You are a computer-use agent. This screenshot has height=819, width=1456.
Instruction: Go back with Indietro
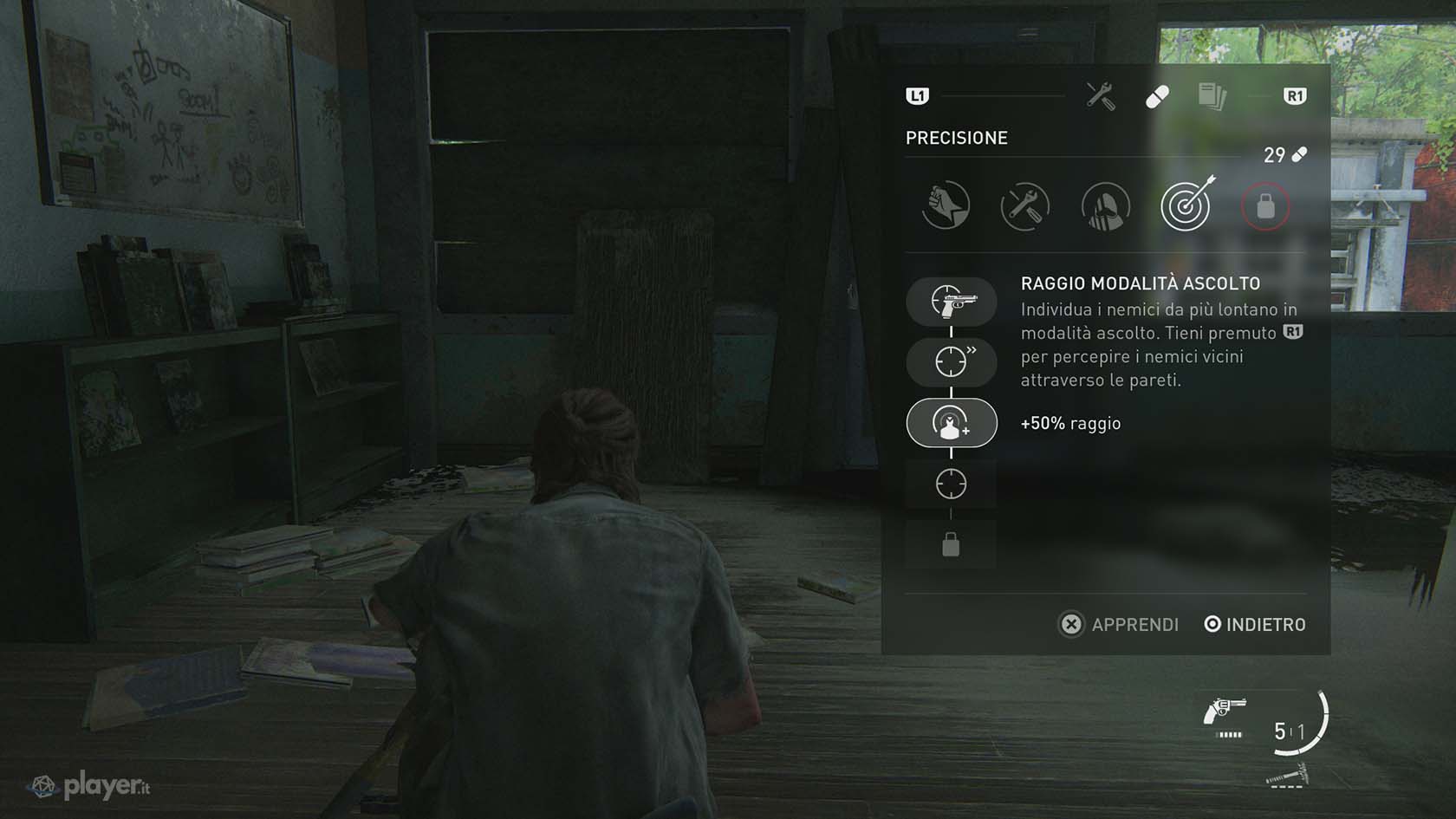point(1255,624)
